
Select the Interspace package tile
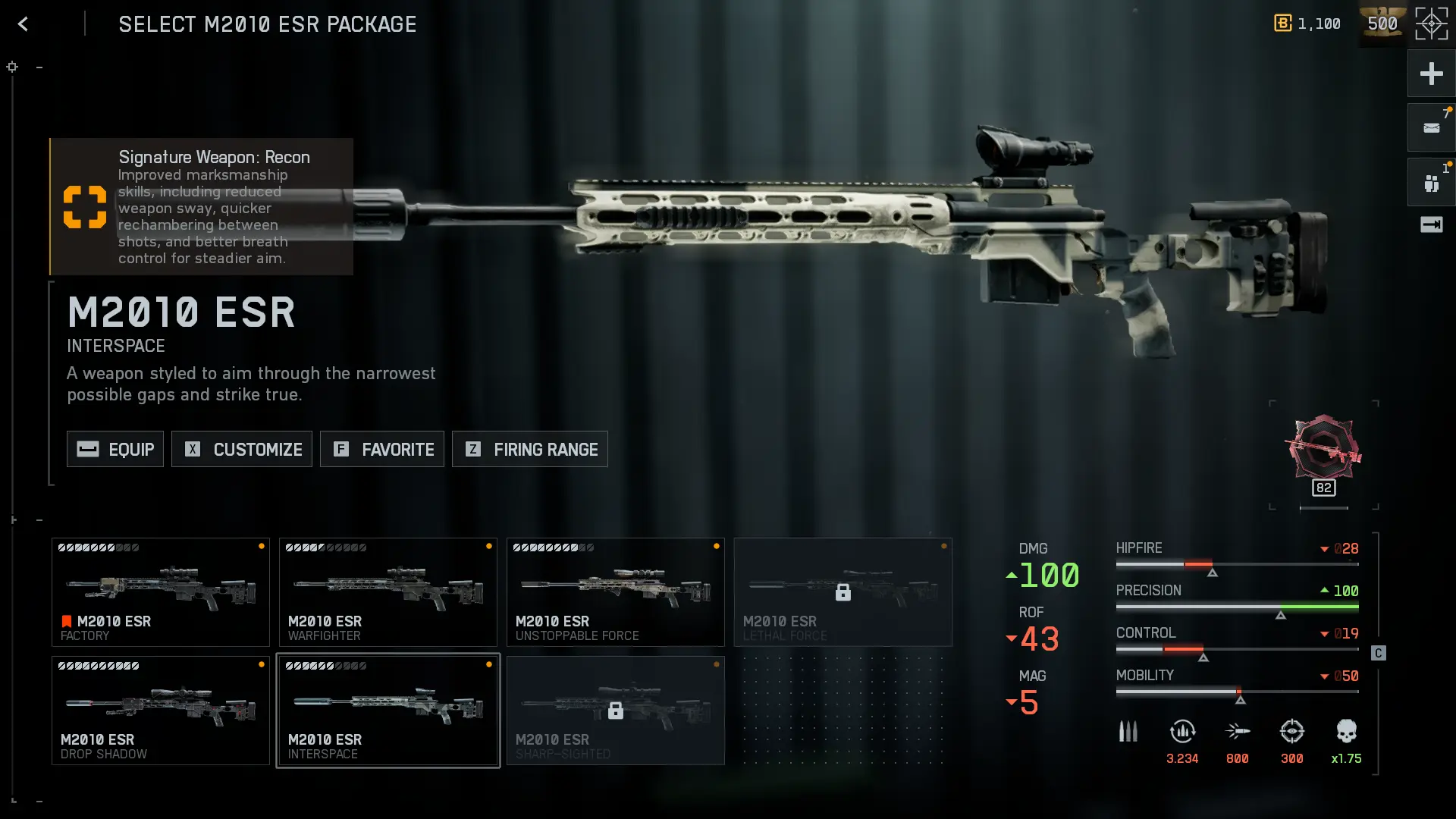[388, 711]
